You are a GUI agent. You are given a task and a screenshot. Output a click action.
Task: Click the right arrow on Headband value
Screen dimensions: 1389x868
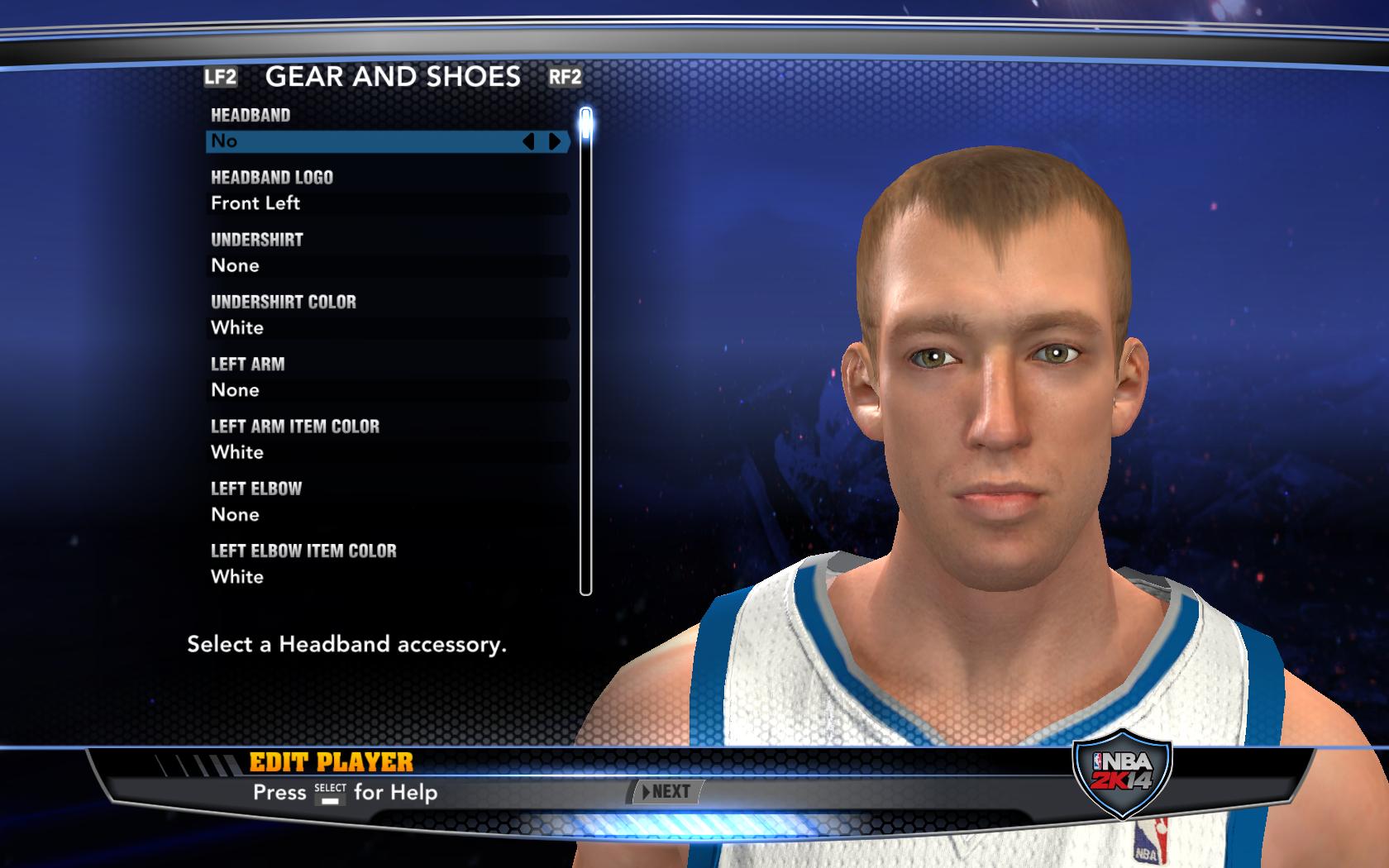[x=555, y=142]
